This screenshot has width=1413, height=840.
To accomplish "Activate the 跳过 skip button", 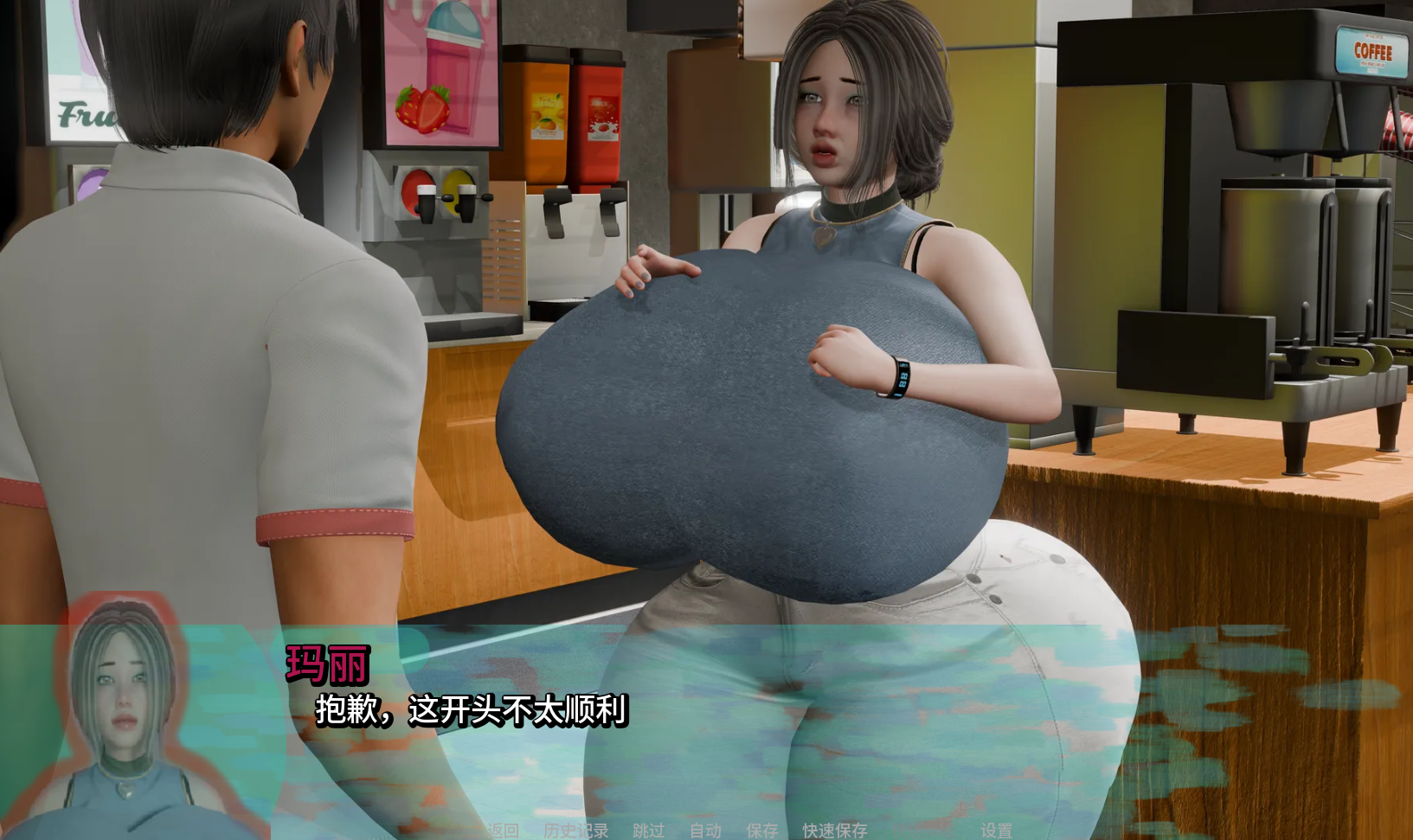I will (648, 830).
